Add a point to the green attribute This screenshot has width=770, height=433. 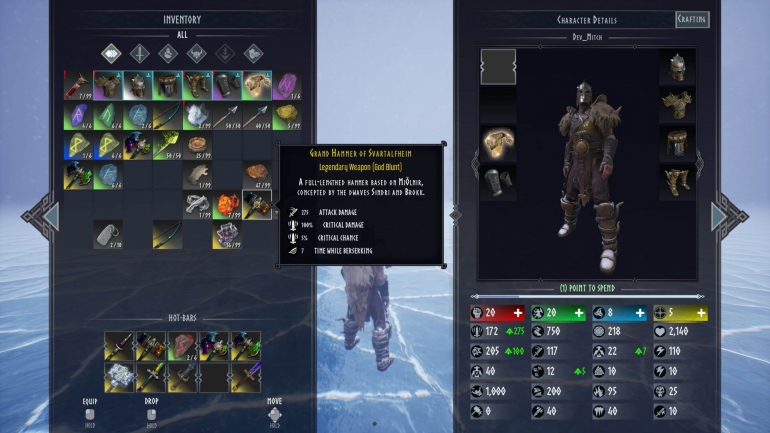(x=579, y=313)
